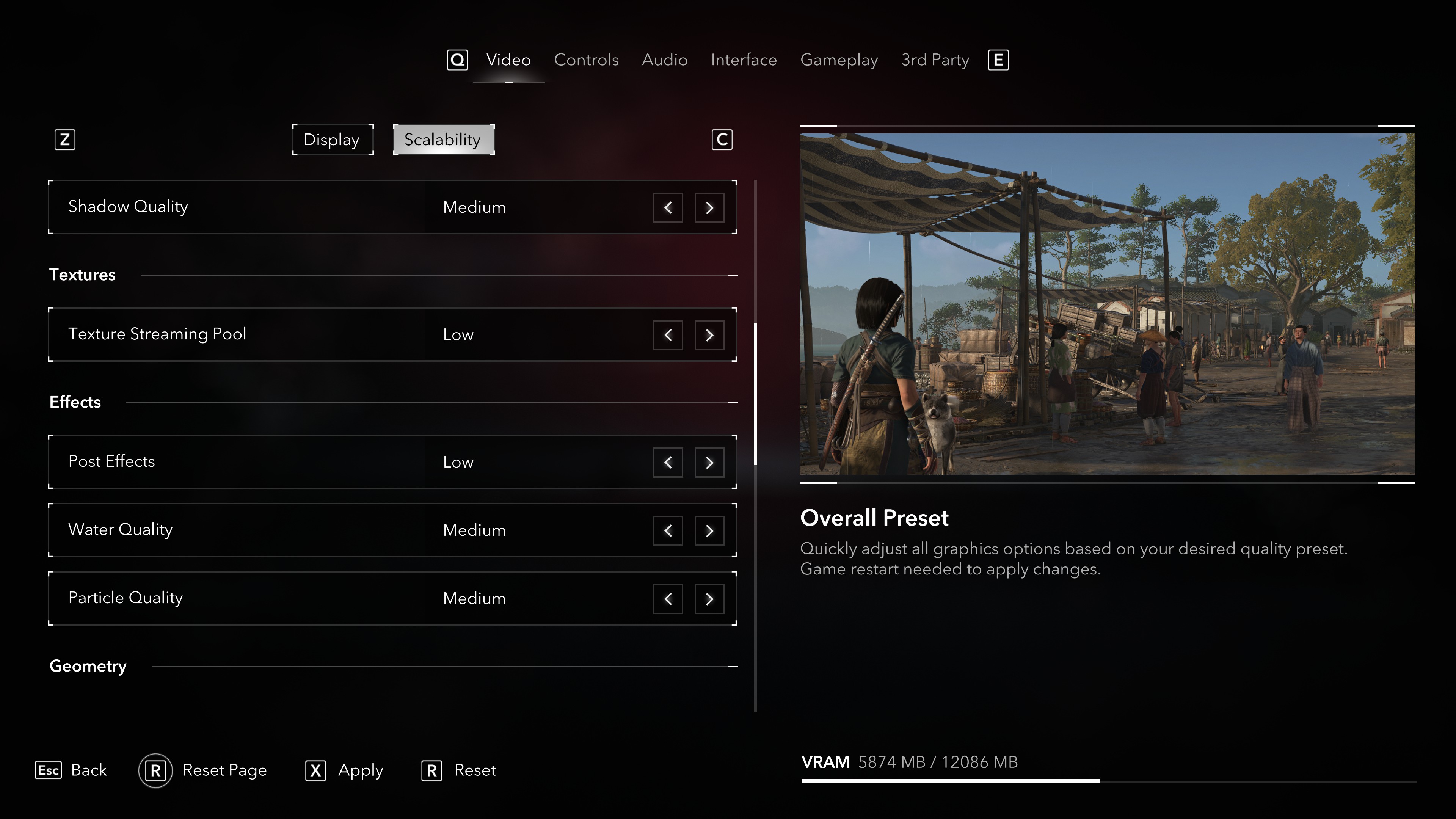Lower Texture Streaming Pool setting
1456x819 pixels.
[x=667, y=335]
